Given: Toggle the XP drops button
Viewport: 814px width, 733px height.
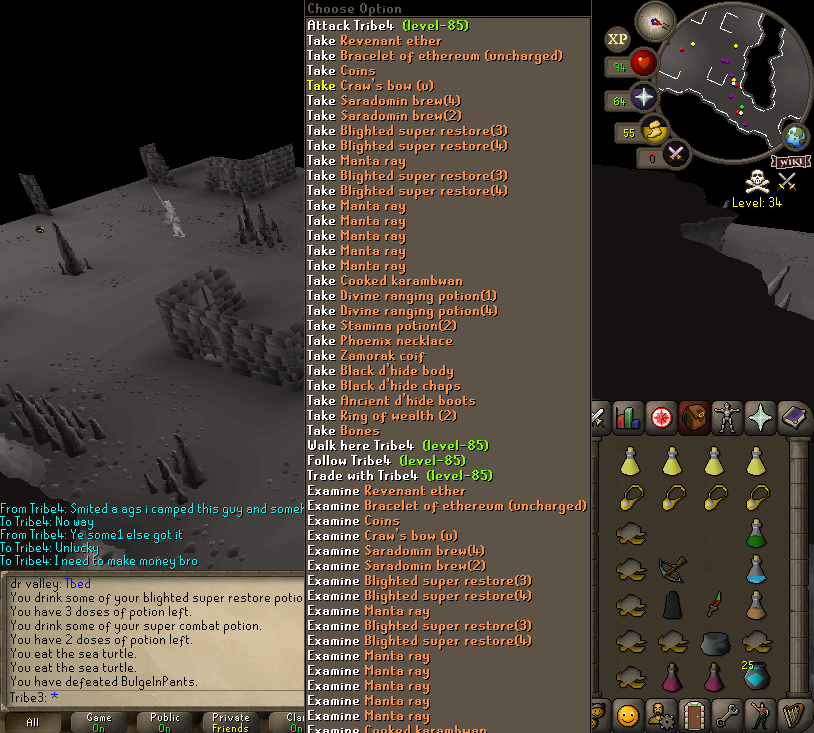Looking at the screenshot, I should coord(617,40).
